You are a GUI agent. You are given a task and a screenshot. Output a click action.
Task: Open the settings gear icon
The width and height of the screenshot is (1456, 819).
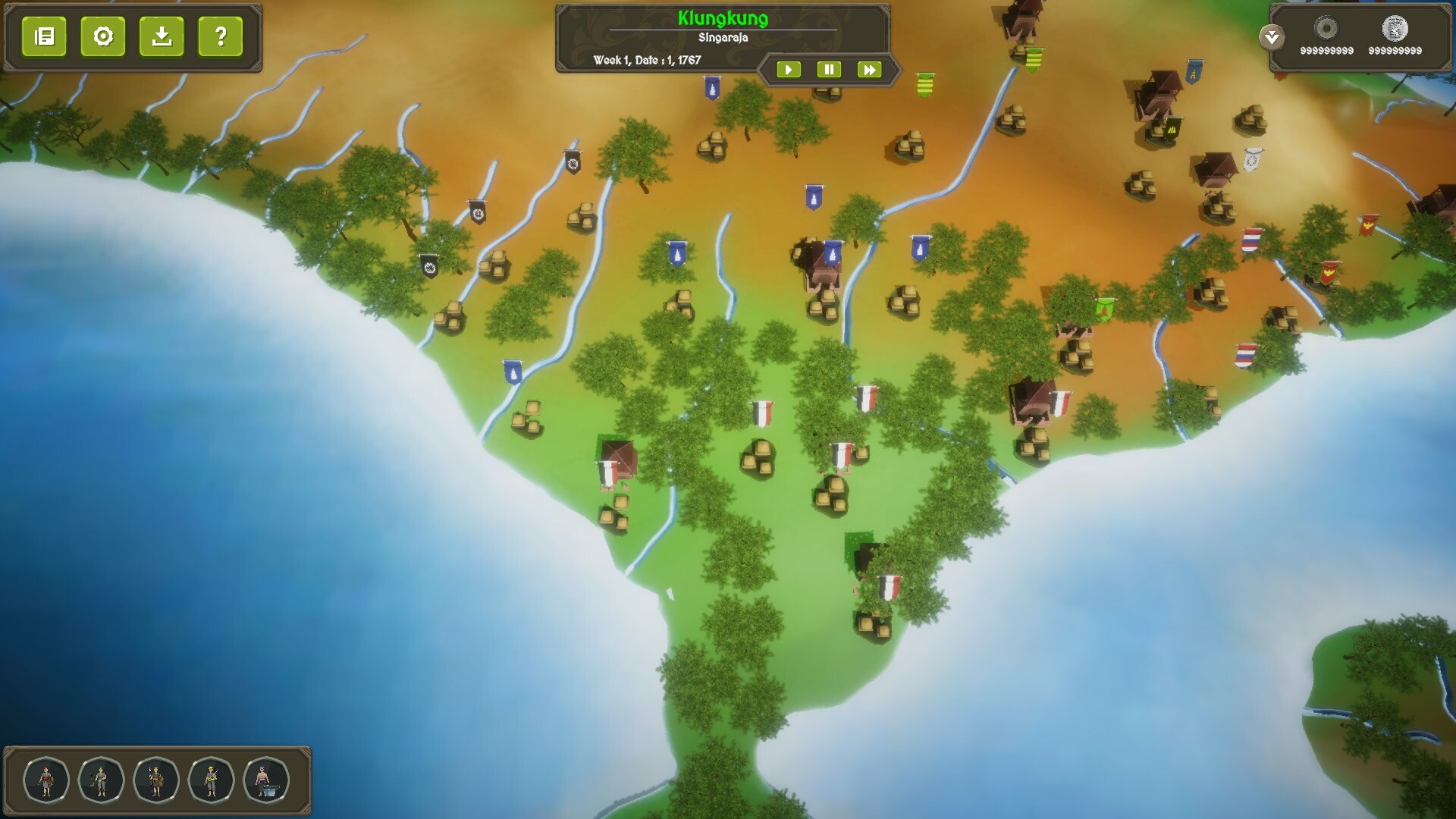tap(104, 36)
